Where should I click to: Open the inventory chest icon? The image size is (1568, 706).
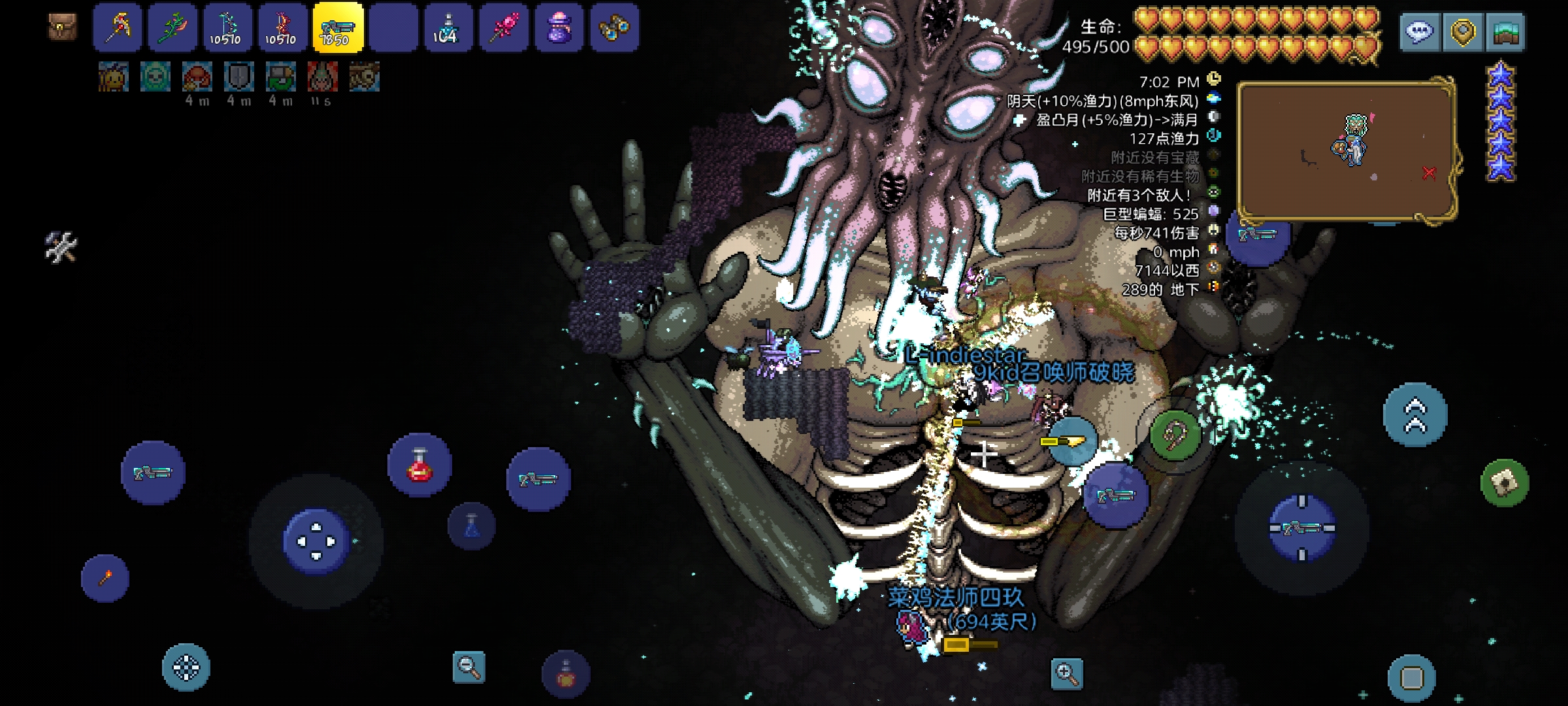click(x=63, y=27)
